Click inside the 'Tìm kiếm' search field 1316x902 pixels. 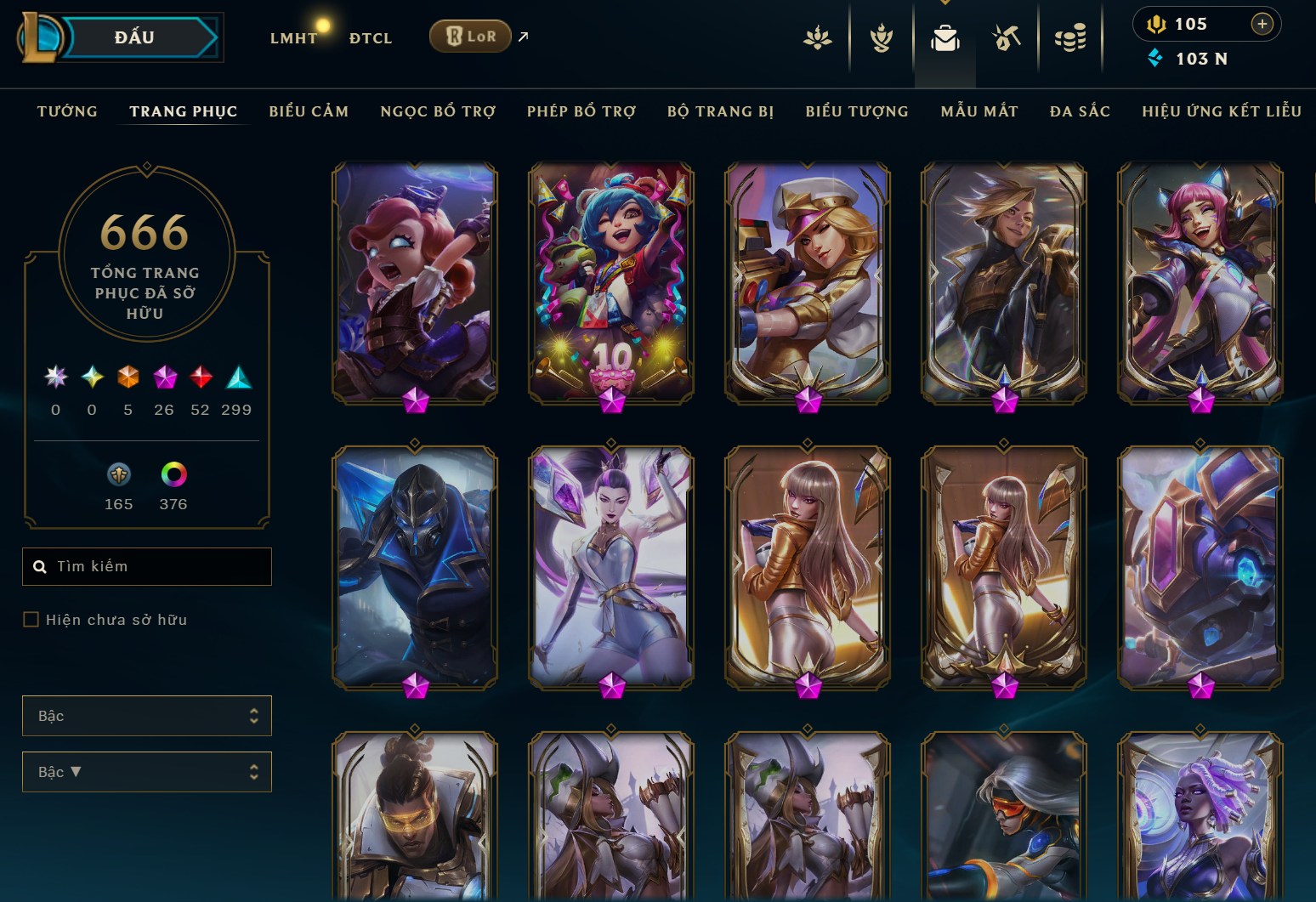(146, 566)
